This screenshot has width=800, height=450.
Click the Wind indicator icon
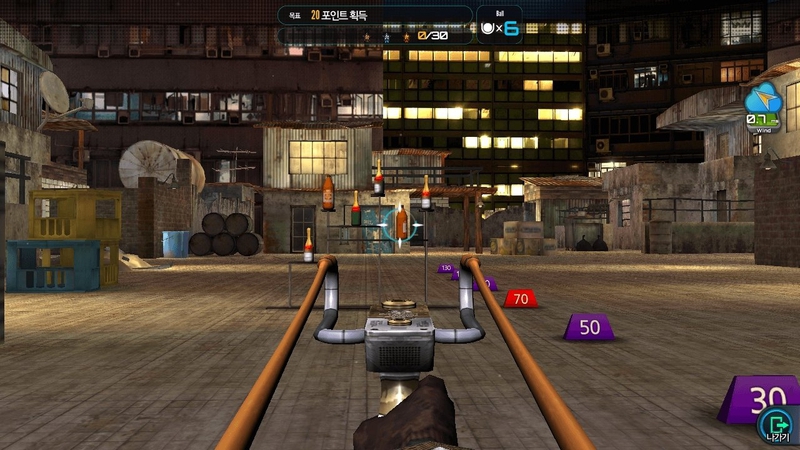coord(763,105)
